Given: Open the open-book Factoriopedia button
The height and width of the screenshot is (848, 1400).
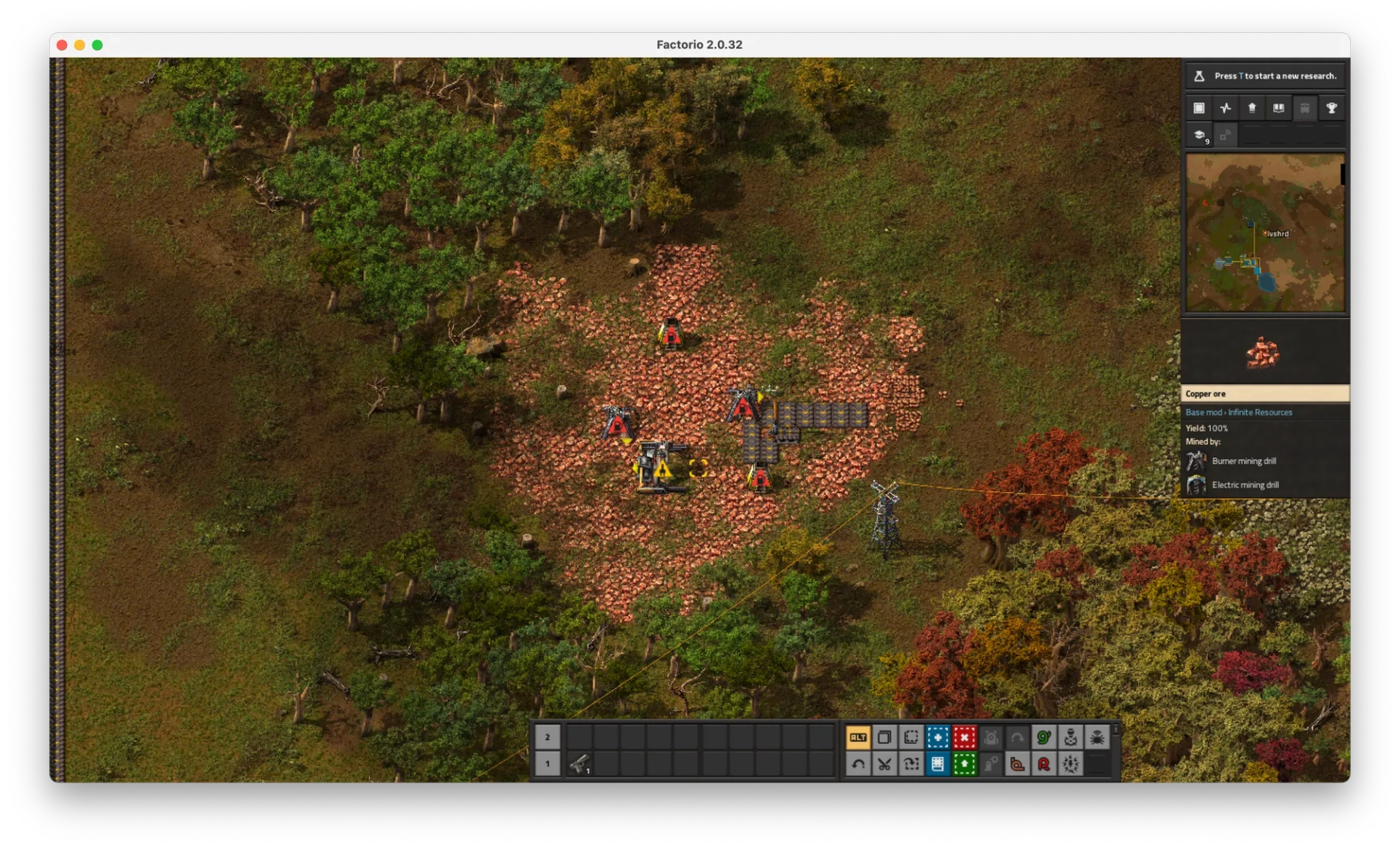Looking at the screenshot, I should 1278,108.
